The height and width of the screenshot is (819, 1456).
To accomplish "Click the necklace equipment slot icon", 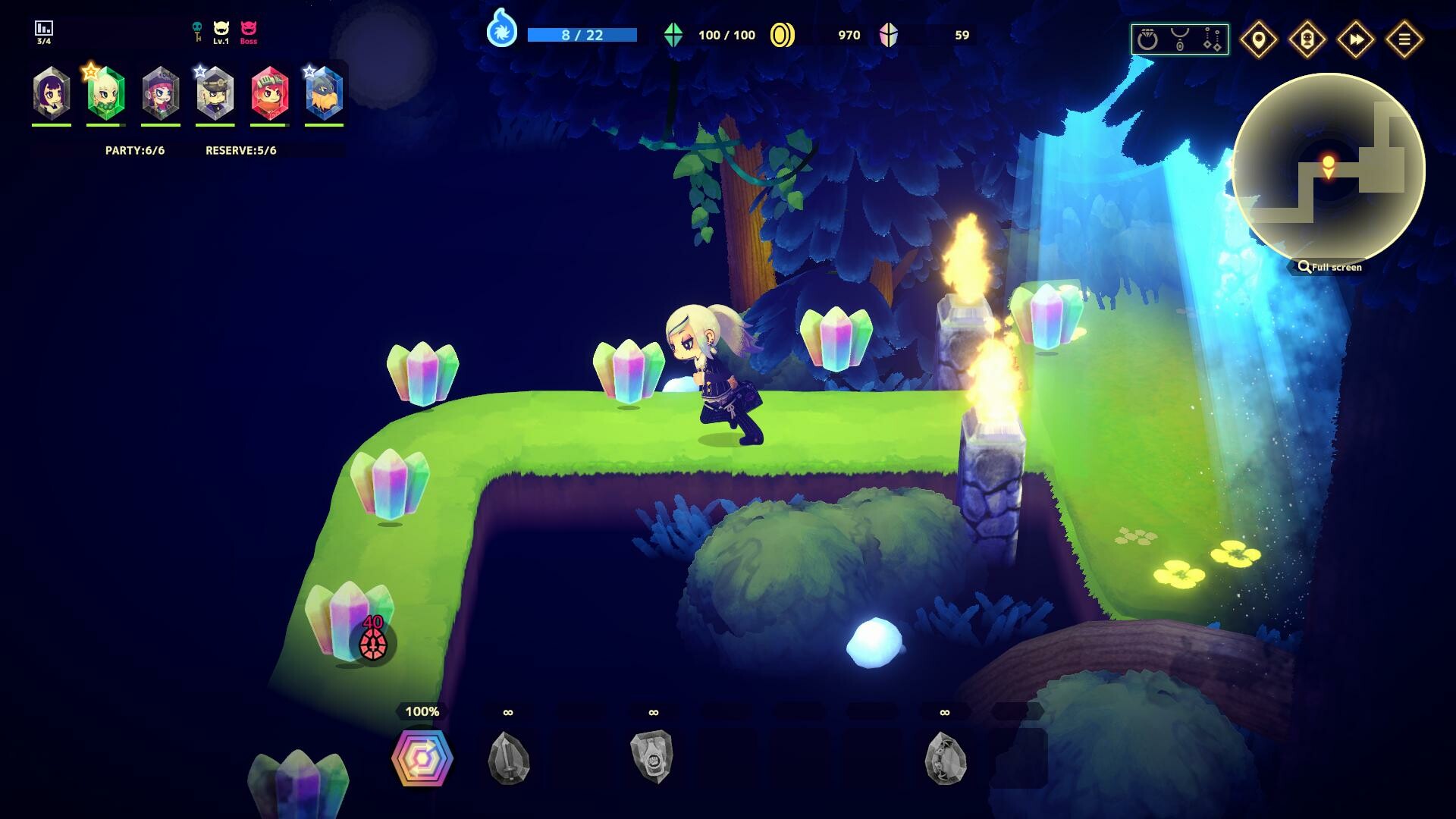I will (x=1180, y=38).
